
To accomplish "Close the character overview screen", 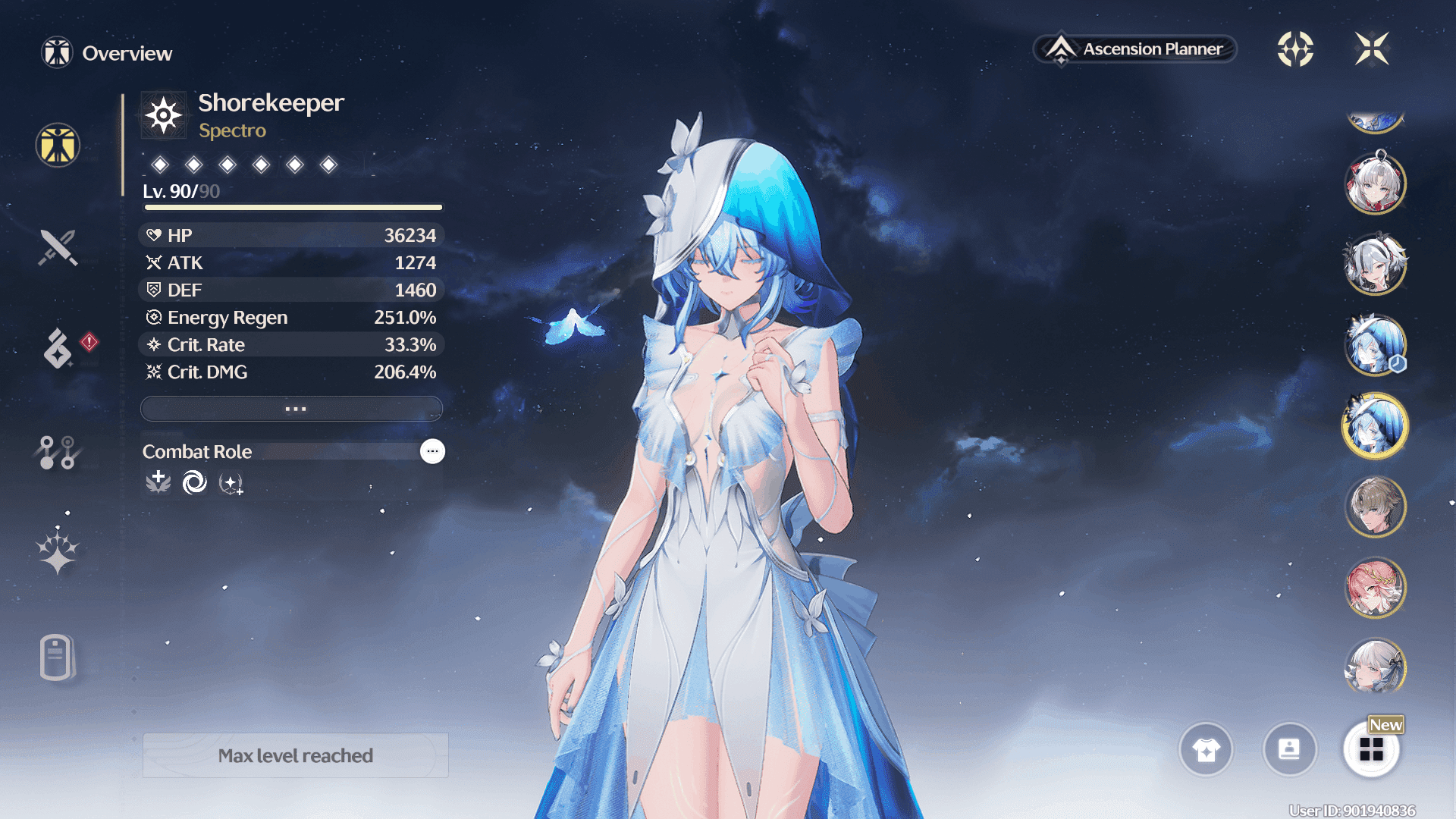I will coord(1372,49).
